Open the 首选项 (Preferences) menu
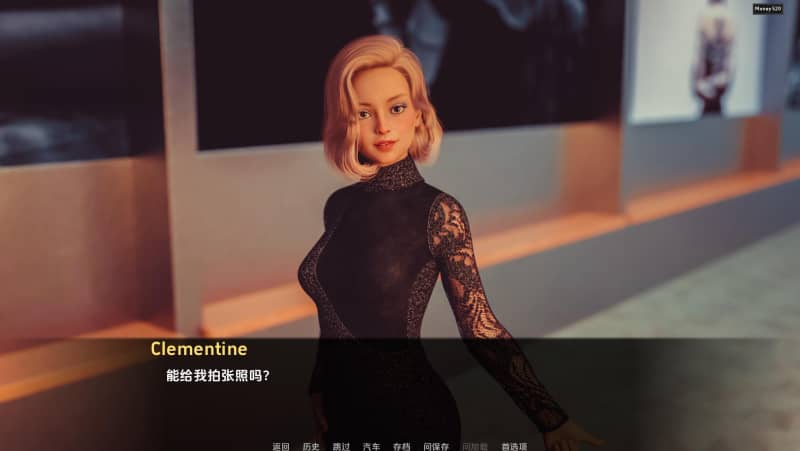 click(x=514, y=446)
